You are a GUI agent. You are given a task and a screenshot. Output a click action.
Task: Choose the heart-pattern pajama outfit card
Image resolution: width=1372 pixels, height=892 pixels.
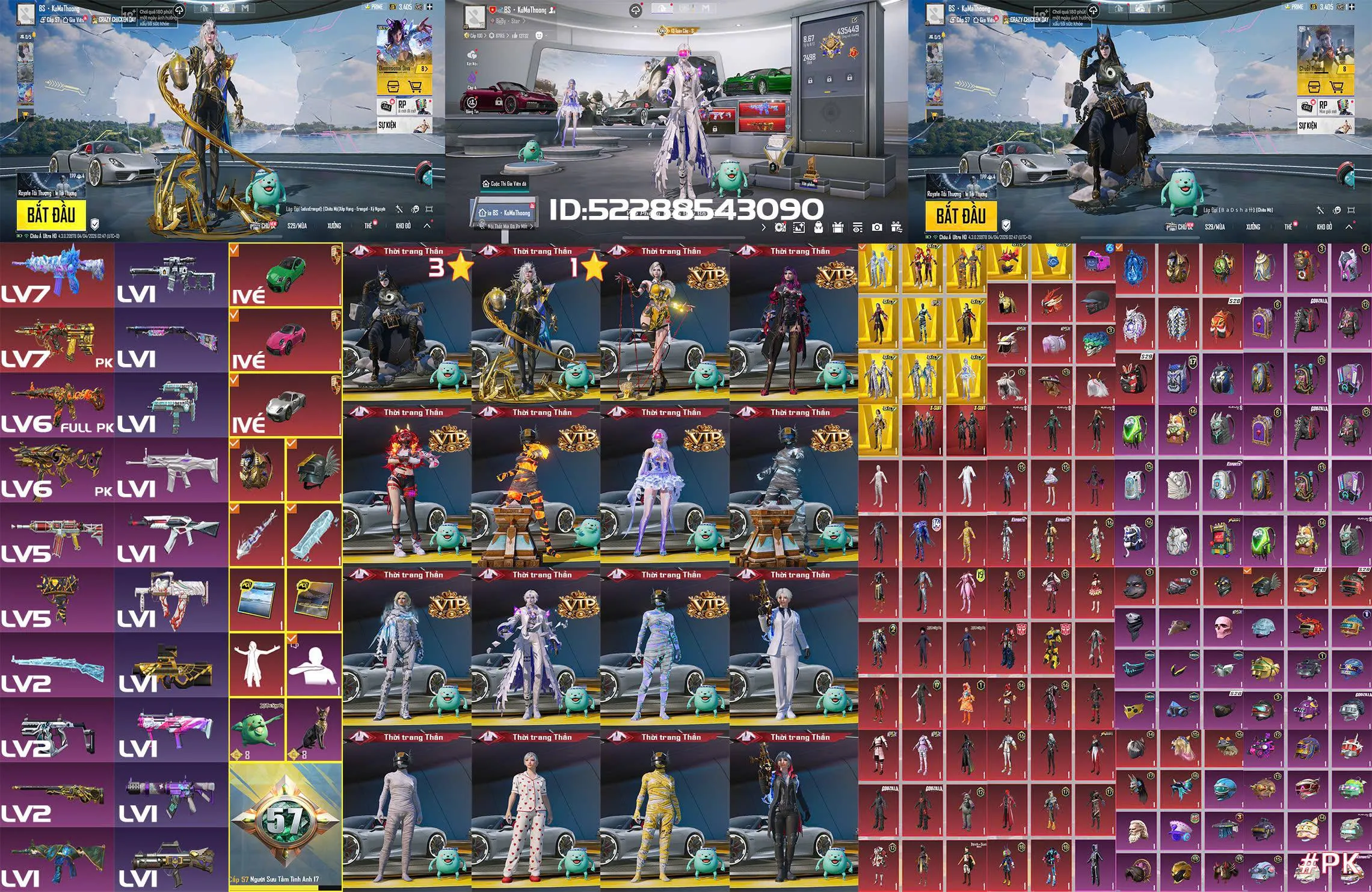535,809
